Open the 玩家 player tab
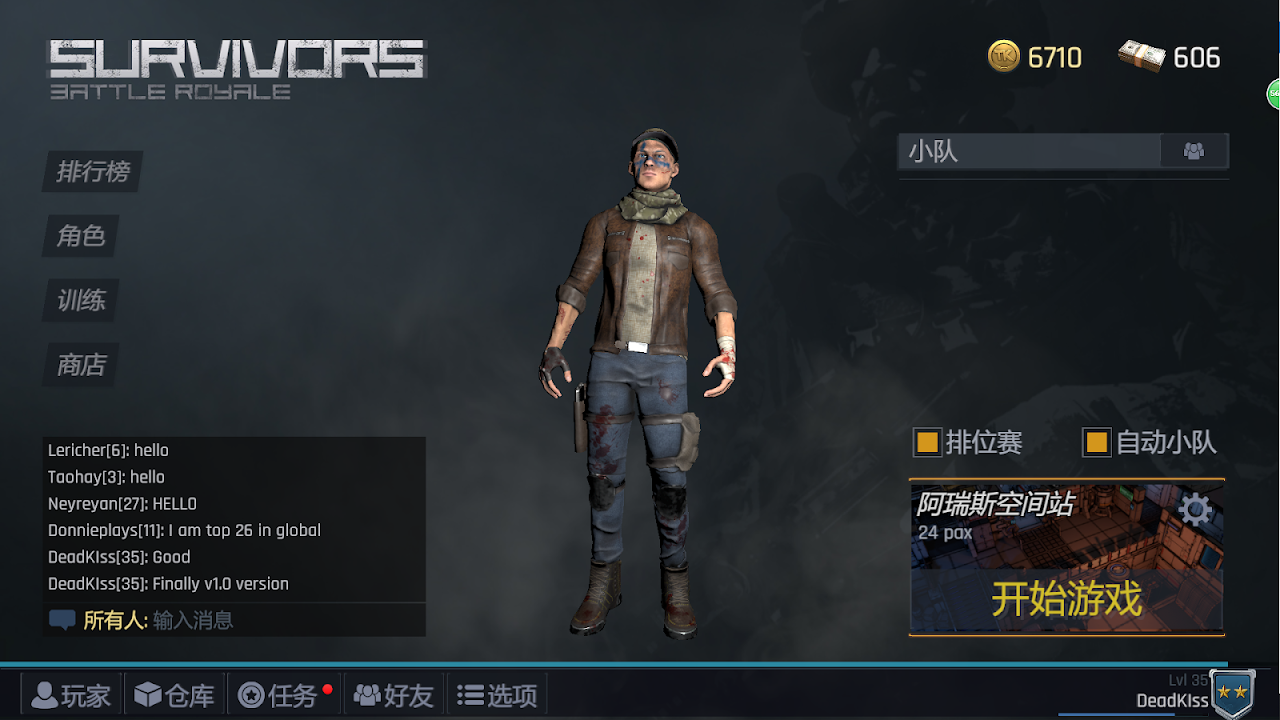The height and width of the screenshot is (720, 1280). (71, 695)
